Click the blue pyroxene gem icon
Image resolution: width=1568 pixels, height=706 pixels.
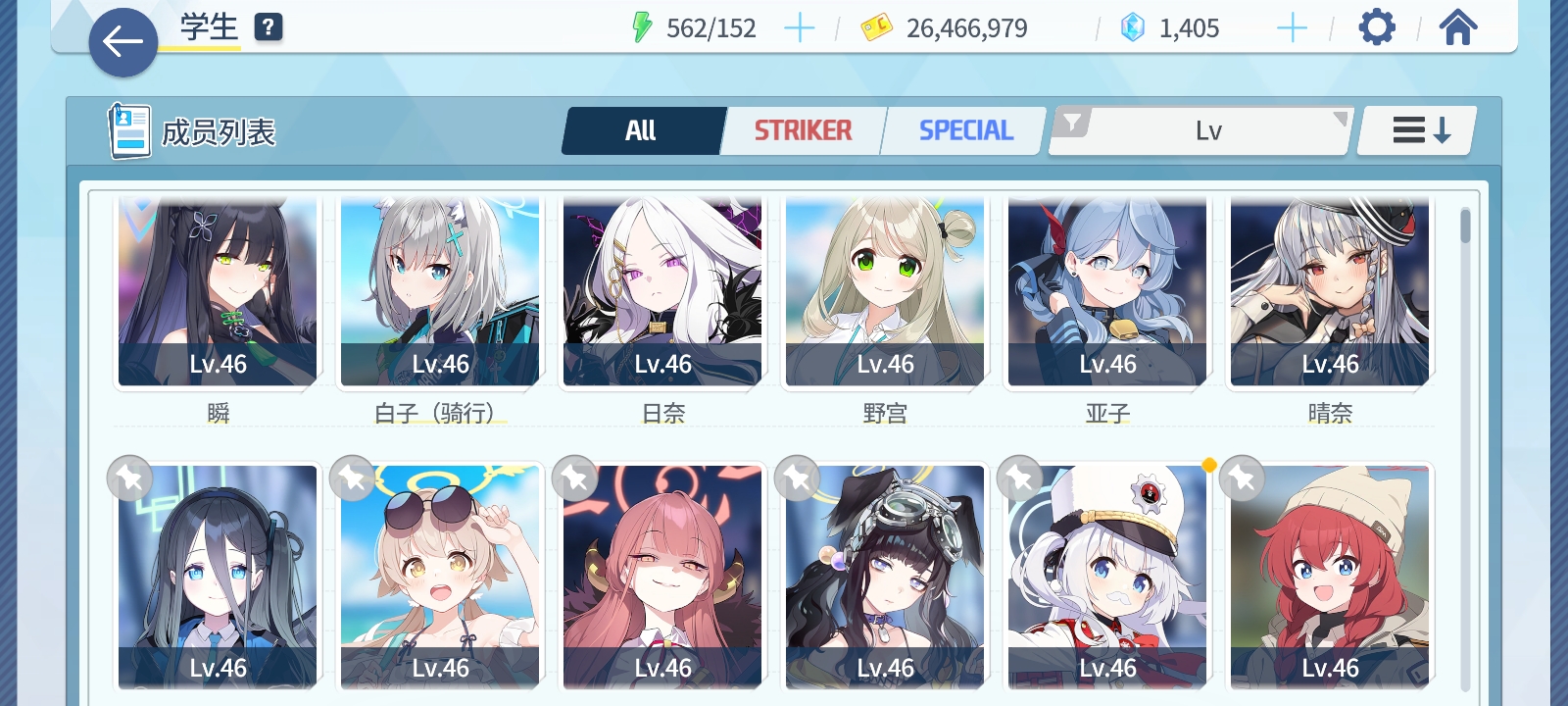pyautogui.click(x=1132, y=27)
